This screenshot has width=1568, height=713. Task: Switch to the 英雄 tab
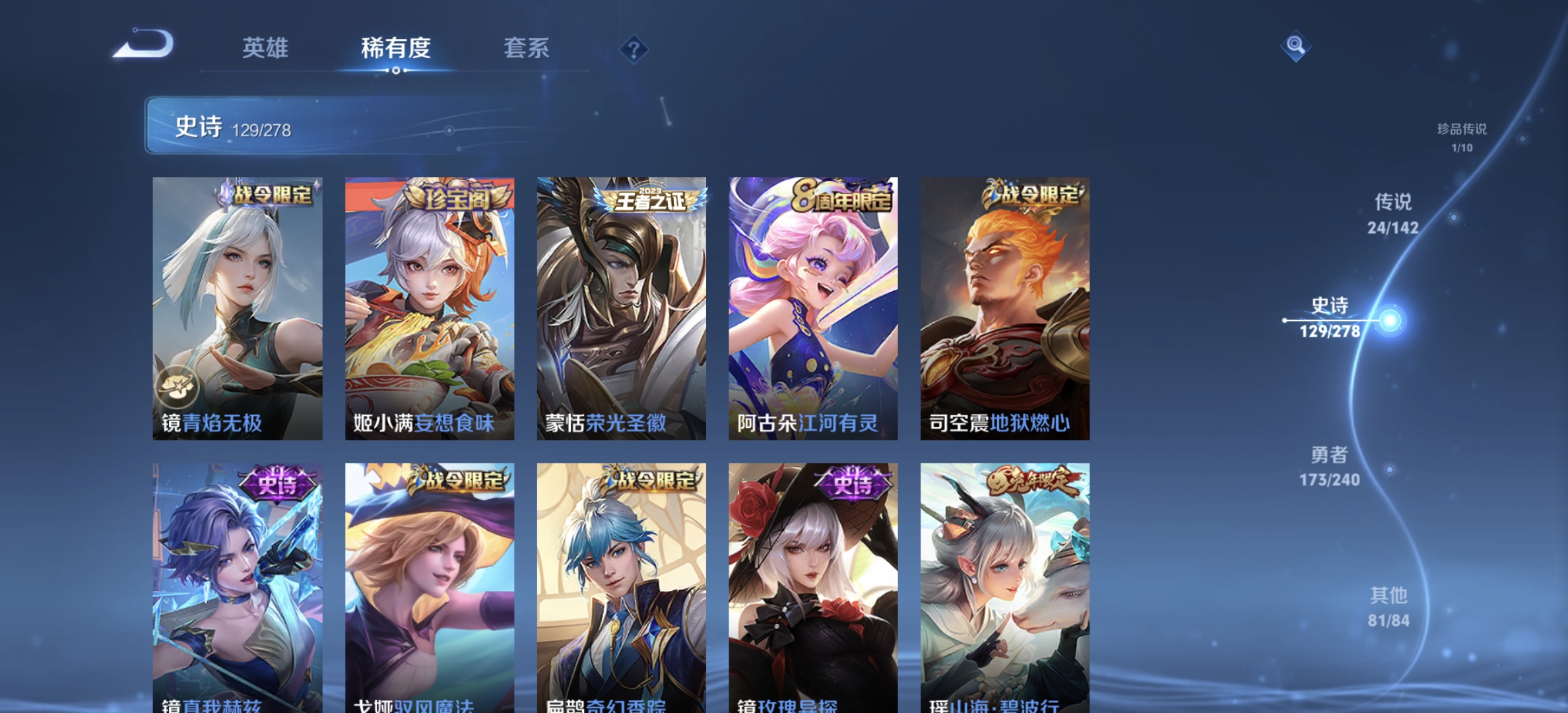point(266,48)
